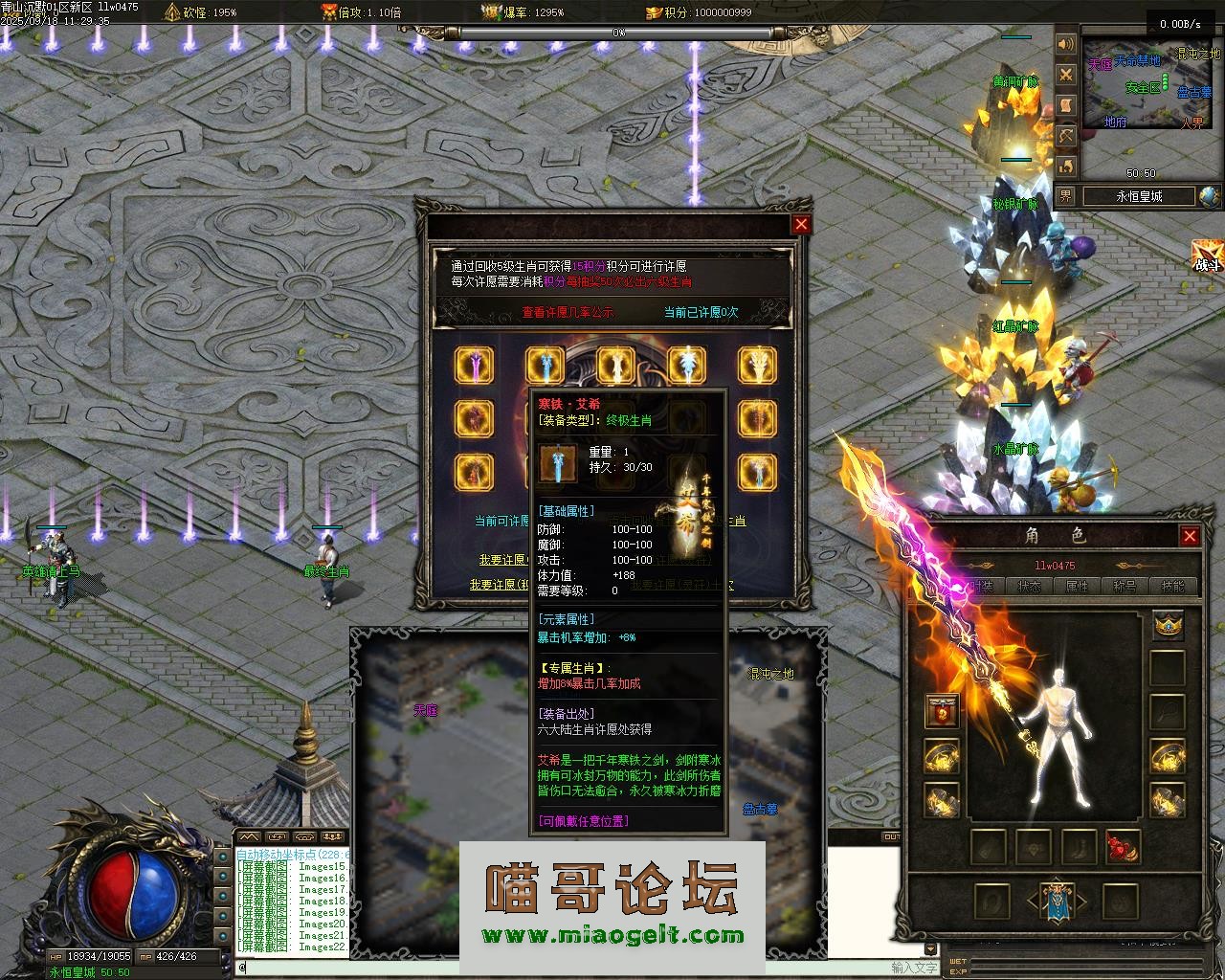
Task: Switch to the 属性 tab
Action: tap(1077, 586)
